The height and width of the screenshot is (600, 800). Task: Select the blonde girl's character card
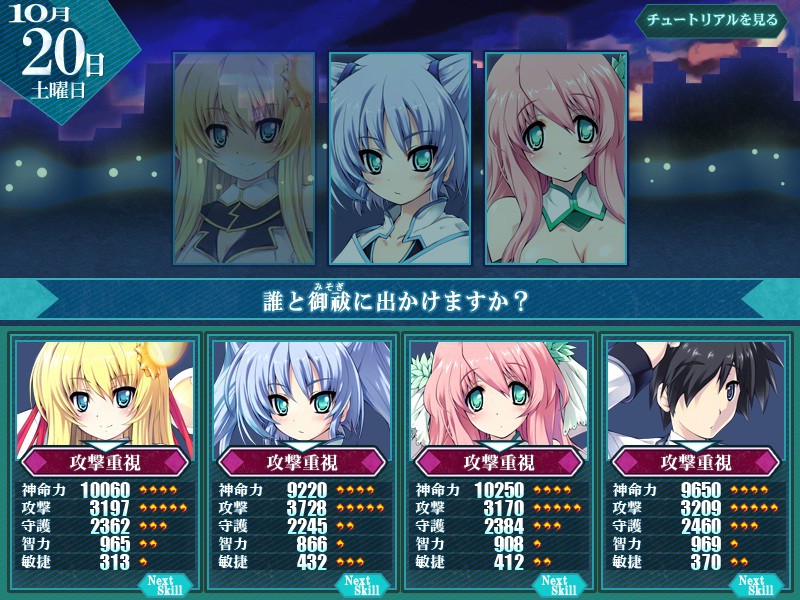(x=106, y=400)
